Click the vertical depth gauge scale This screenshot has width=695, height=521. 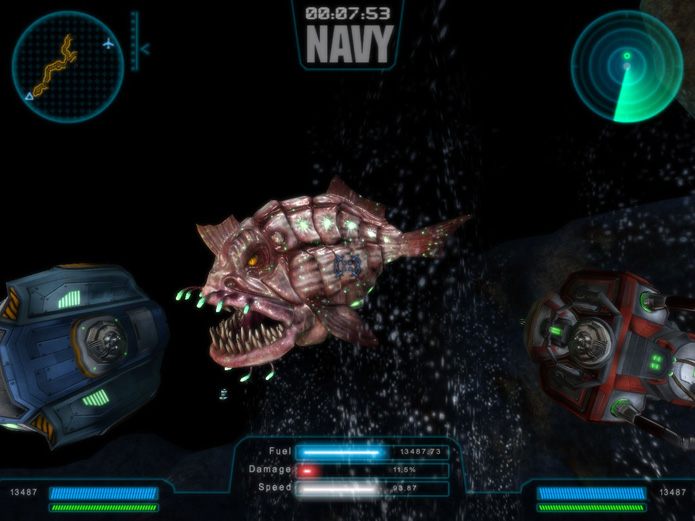(x=134, y=42)
